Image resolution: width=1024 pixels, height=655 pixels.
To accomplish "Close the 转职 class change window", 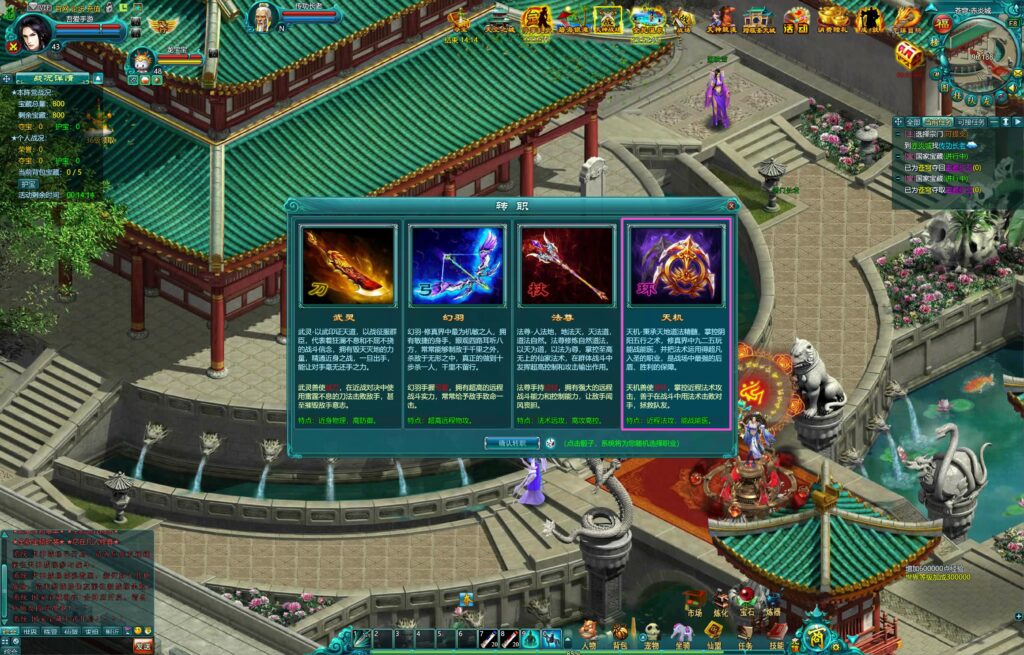I will (731, 206).
